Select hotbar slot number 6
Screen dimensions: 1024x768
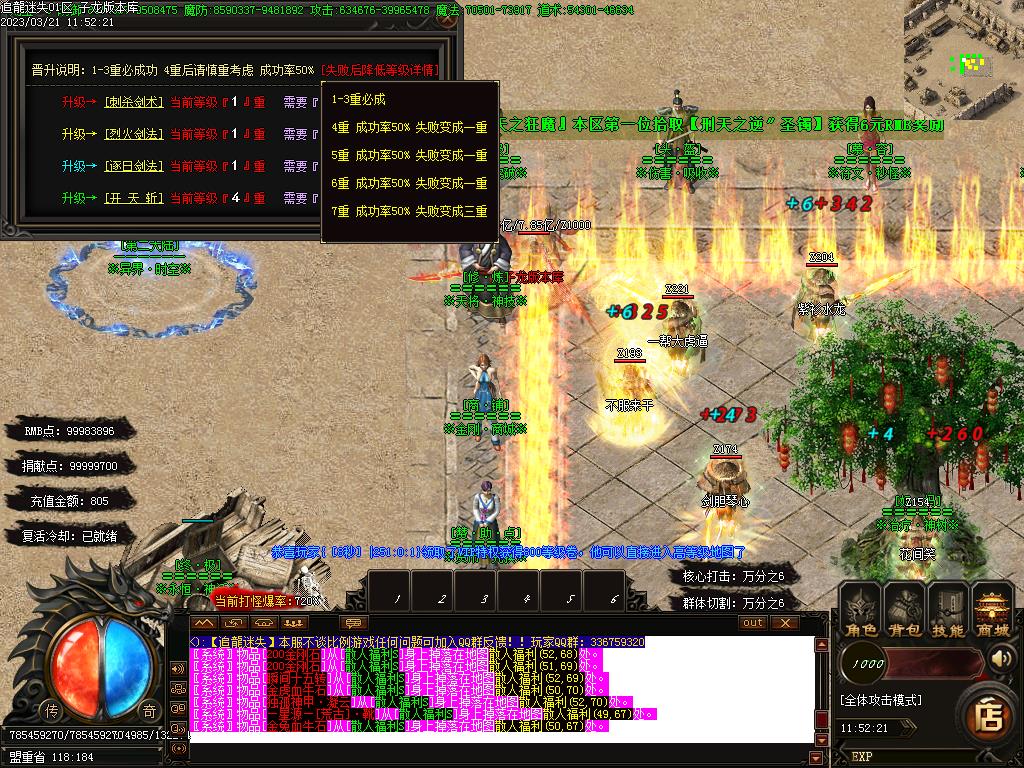(614, 598)
